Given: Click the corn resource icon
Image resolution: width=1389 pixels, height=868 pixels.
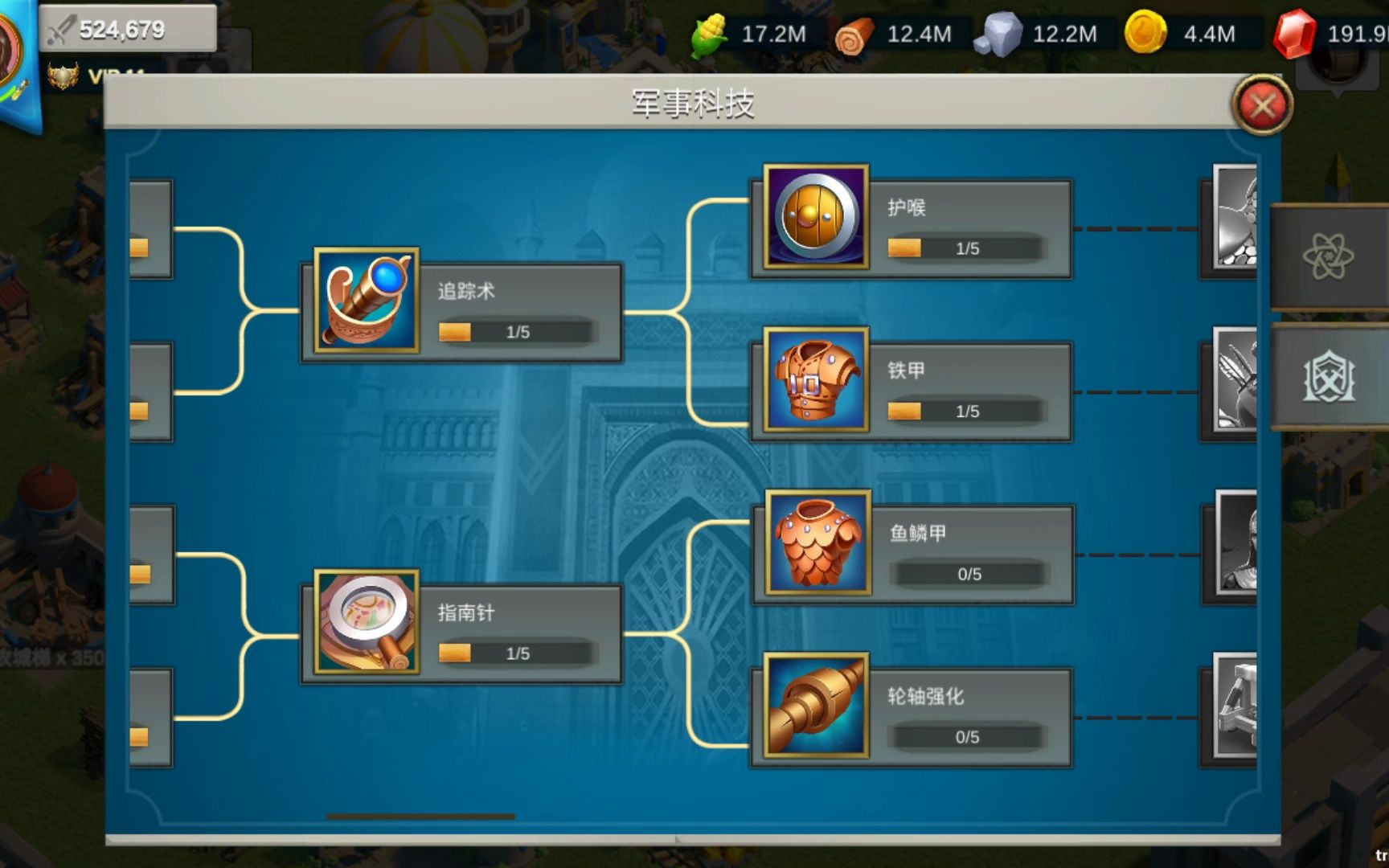Looking at the screenshot, I should click(706, 34).
